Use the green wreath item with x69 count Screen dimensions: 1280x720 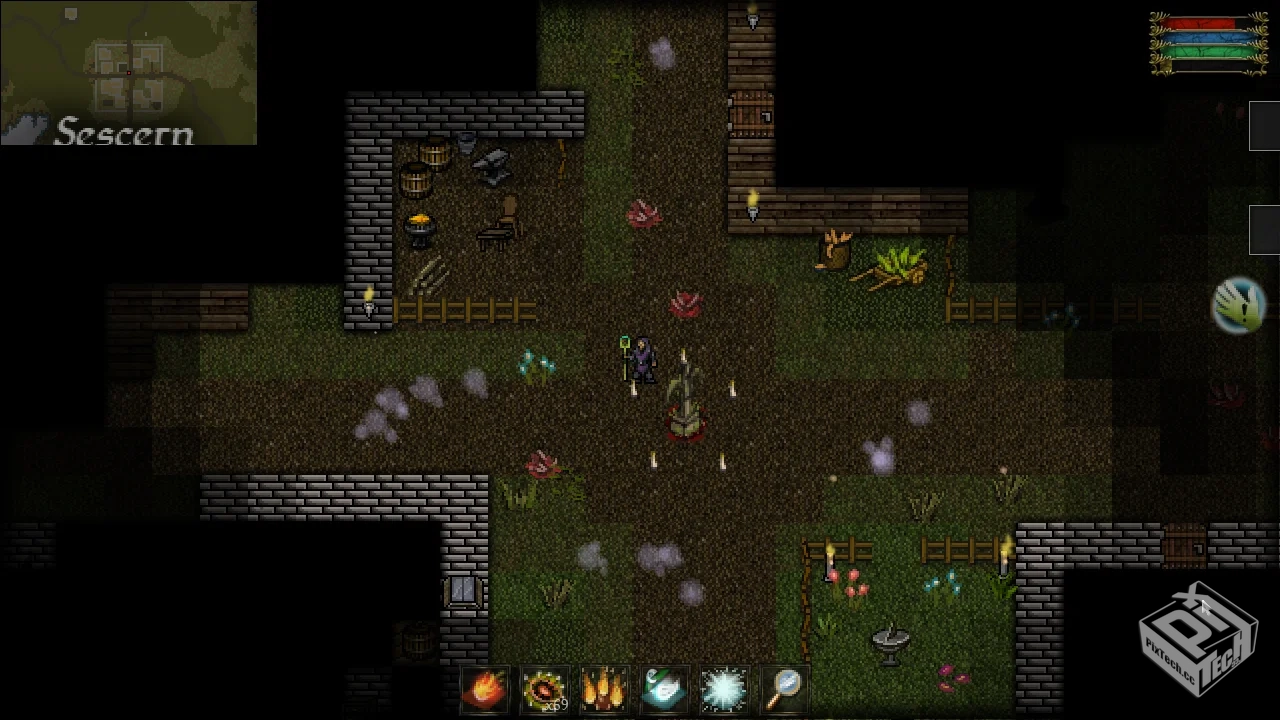(x=545, y=689)
